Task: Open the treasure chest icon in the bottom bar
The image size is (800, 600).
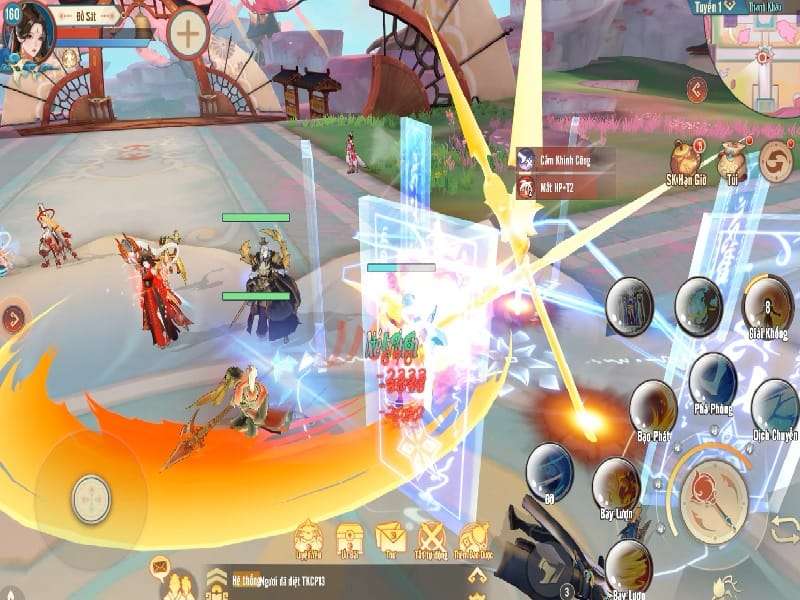Action: click(349, 538)
